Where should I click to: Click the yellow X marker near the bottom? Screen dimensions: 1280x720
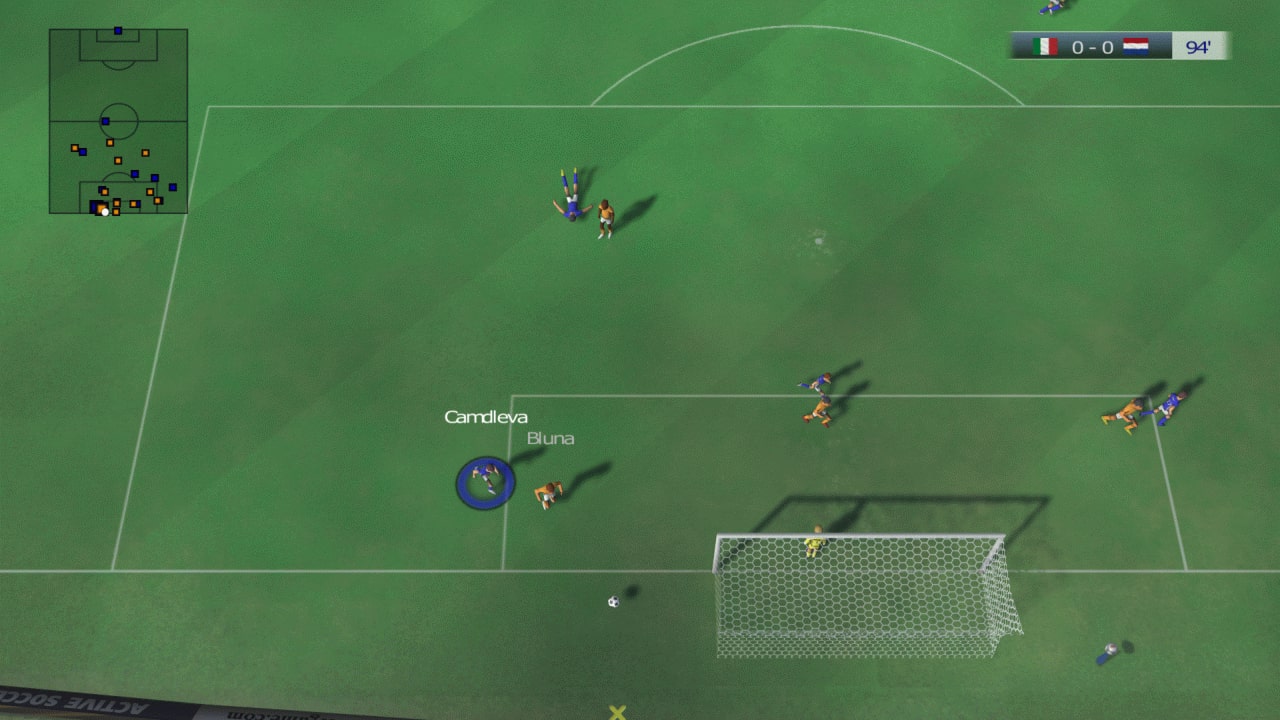[x=615, y=712]
